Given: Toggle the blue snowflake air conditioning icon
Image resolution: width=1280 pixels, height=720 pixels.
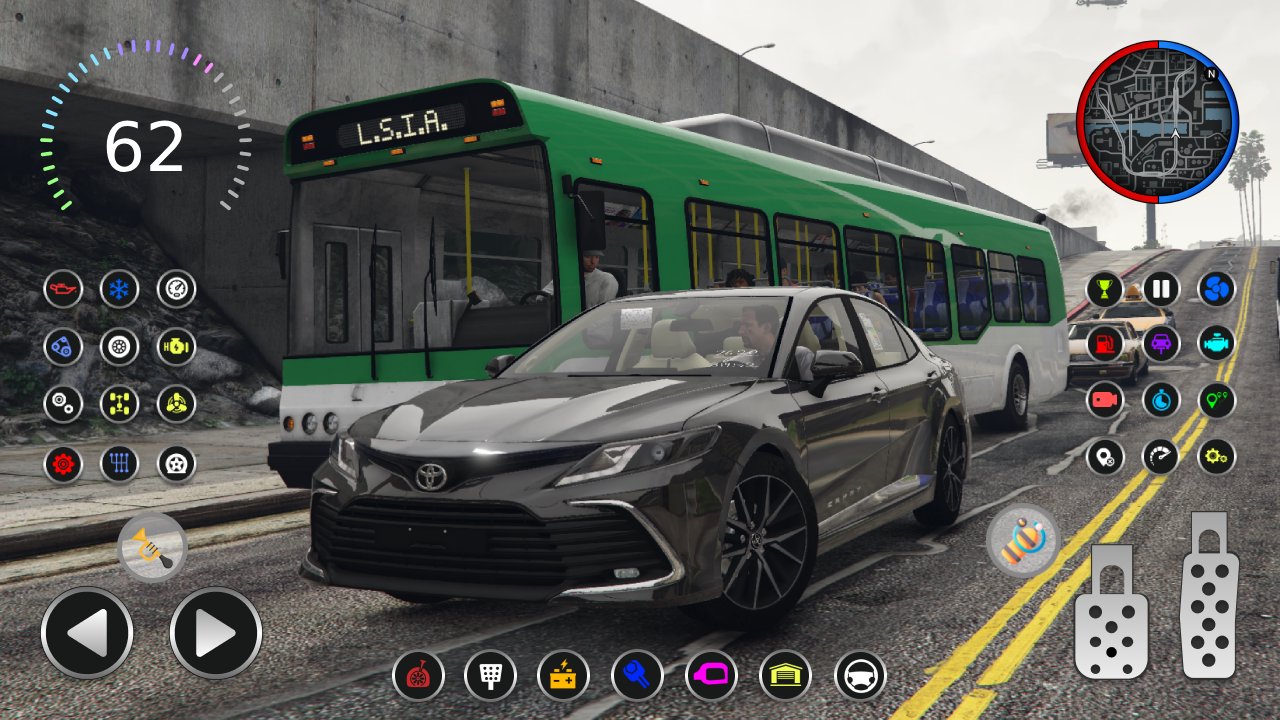Looking at the screenshot, I should click(120, 289).
